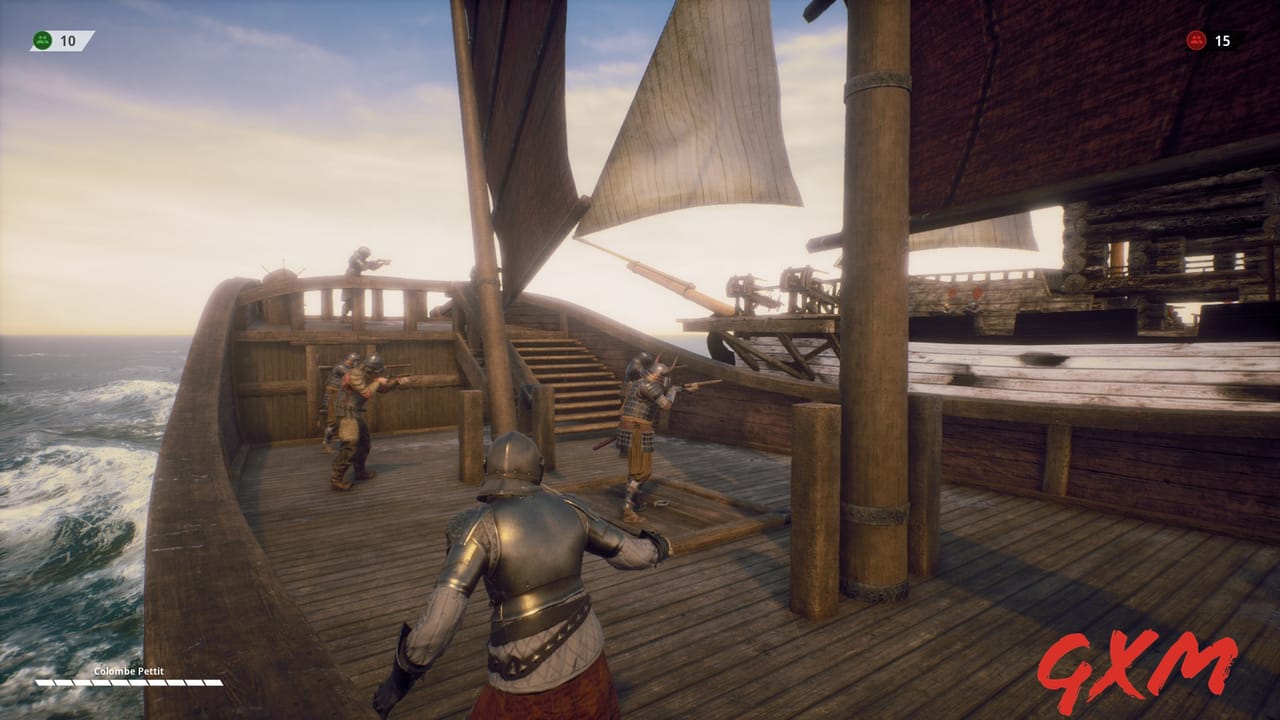Screen dimensions: 1280x720
Task: Click the green allied team icon
Action: pos(40,42)
